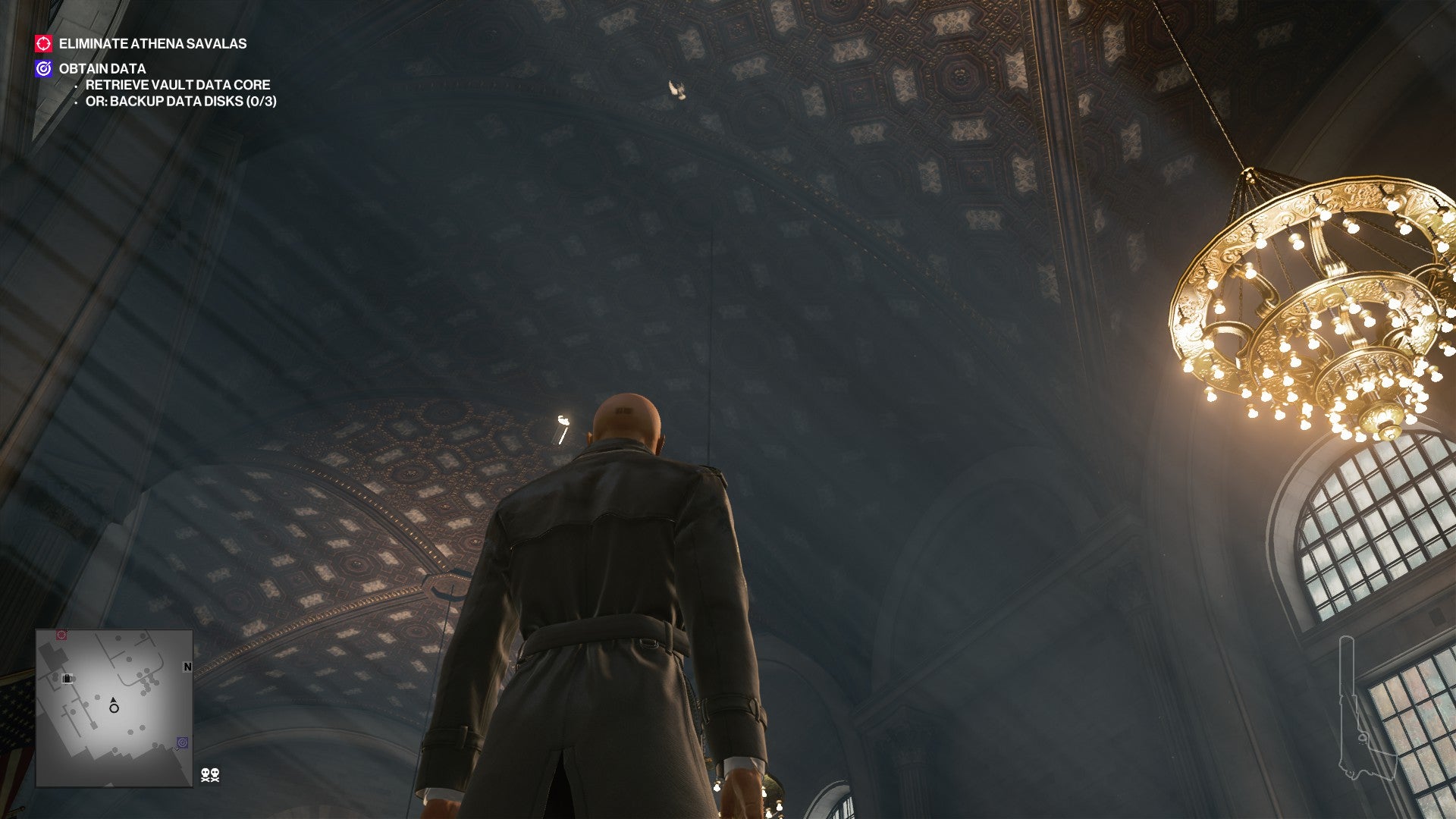This screenshot has height=819, width=1456.
Task: Click the red target marker inside the minimap
Action: point(61,635)
